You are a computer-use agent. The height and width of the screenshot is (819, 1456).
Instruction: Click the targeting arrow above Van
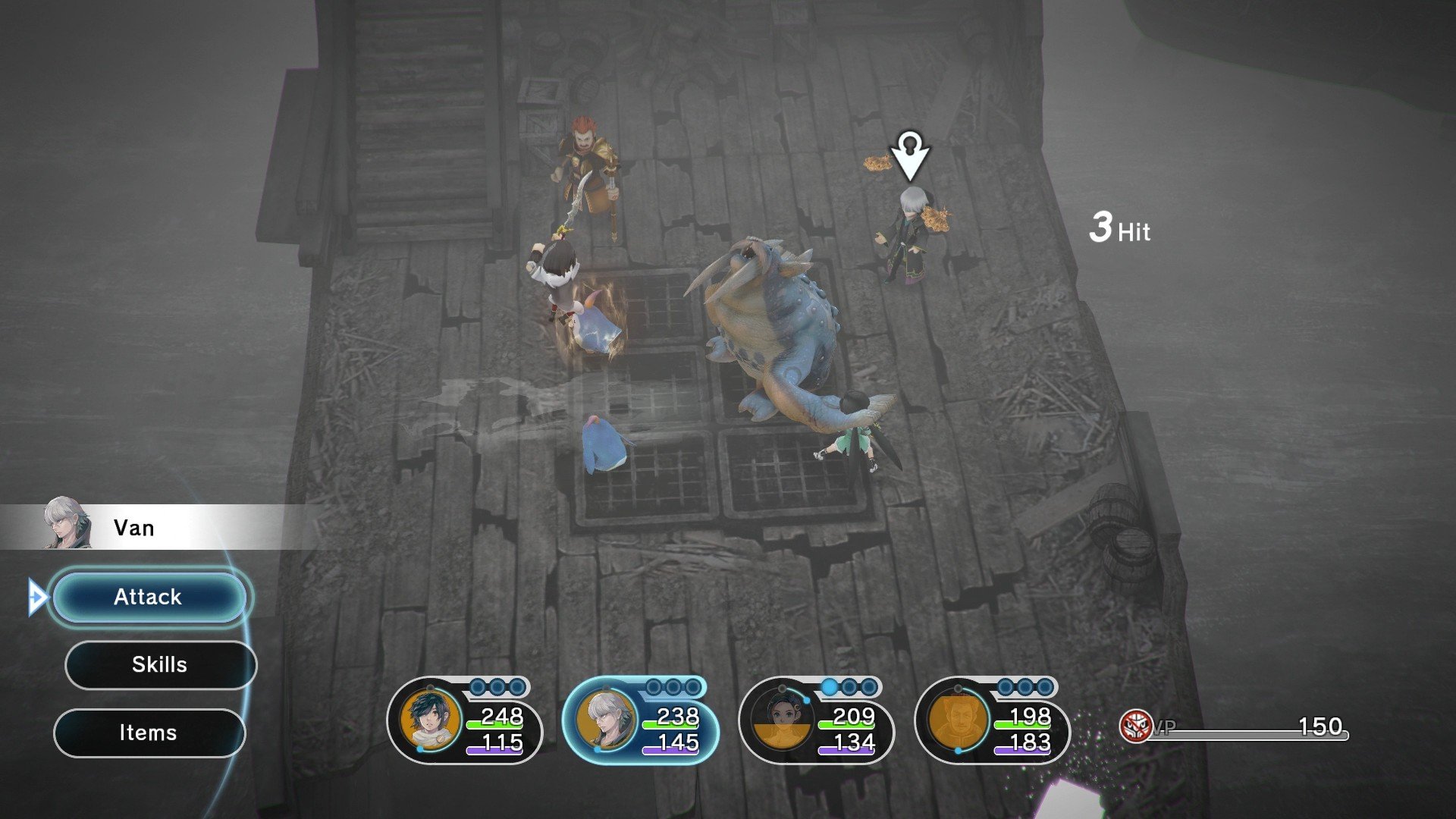tap(910, 155)
